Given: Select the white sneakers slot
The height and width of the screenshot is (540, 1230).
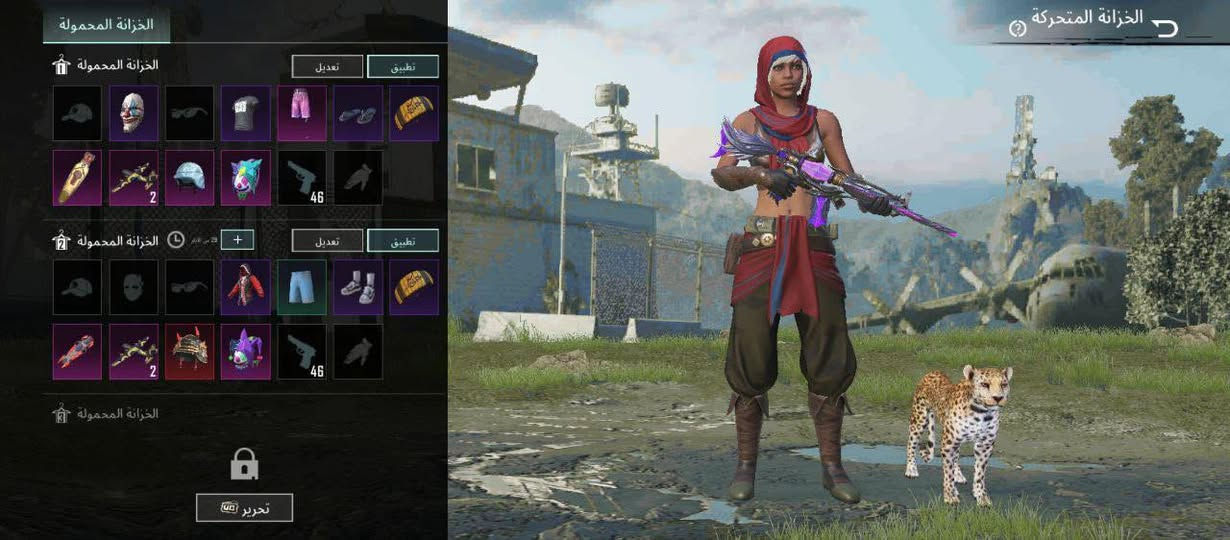Looking at the screenshot, I should click(357, 287).
